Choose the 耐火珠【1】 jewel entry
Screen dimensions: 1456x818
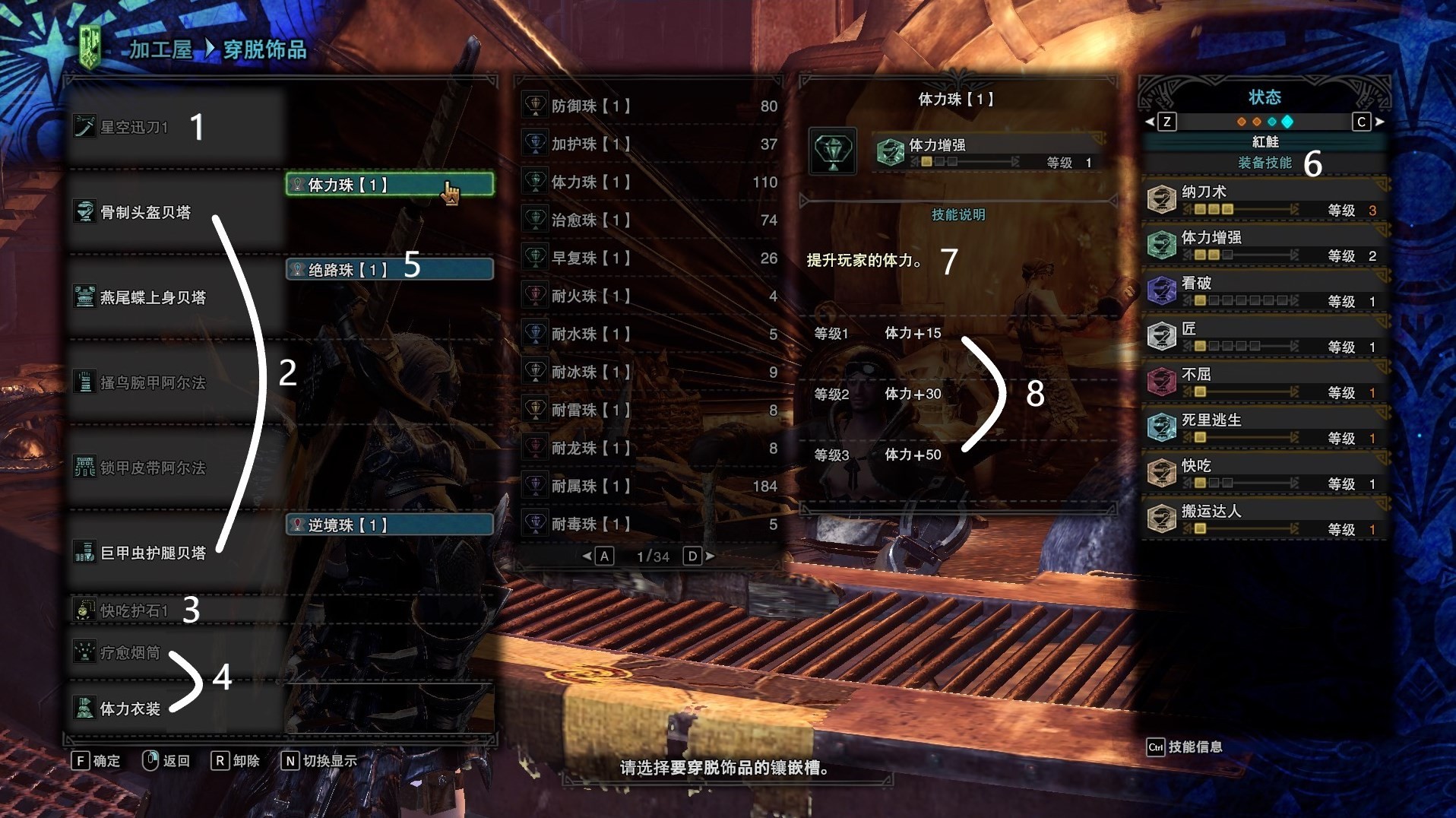[x=650, y=296]
